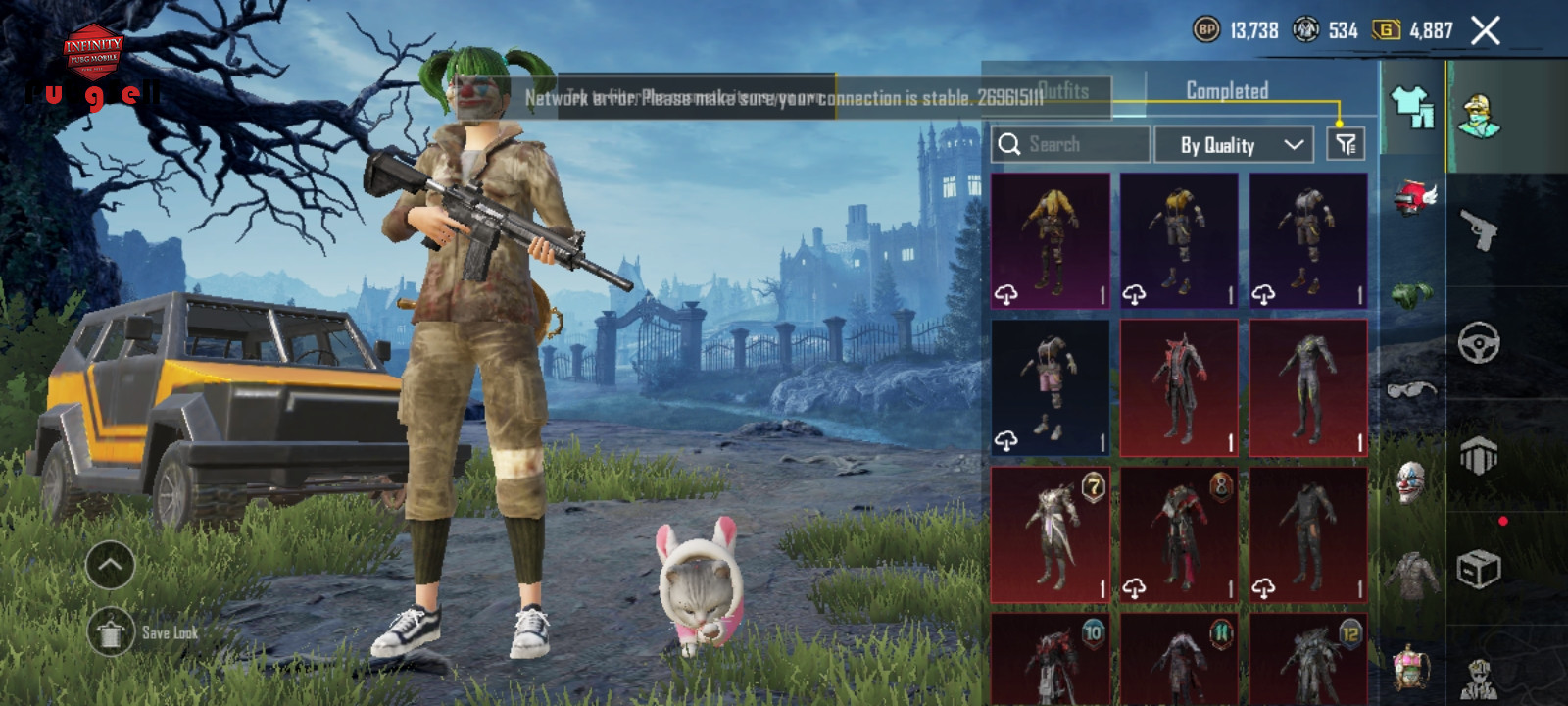This screenshot has height=706, width=1568.
Task: Choose the pink shorts outfit thumbnail
Action: (x=1051, y=387)
